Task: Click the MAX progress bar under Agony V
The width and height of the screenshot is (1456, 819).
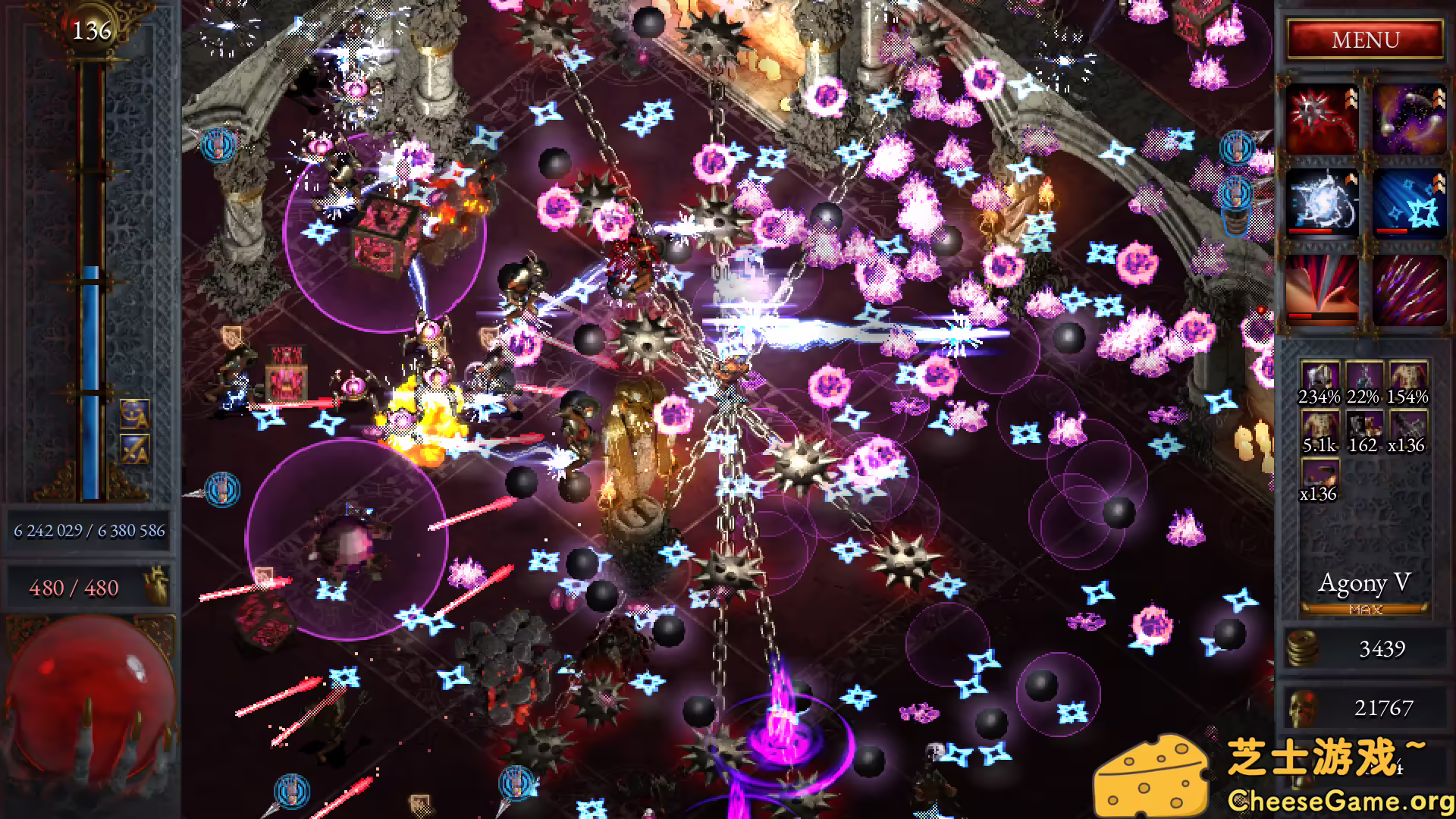Action: point(1363,609)
